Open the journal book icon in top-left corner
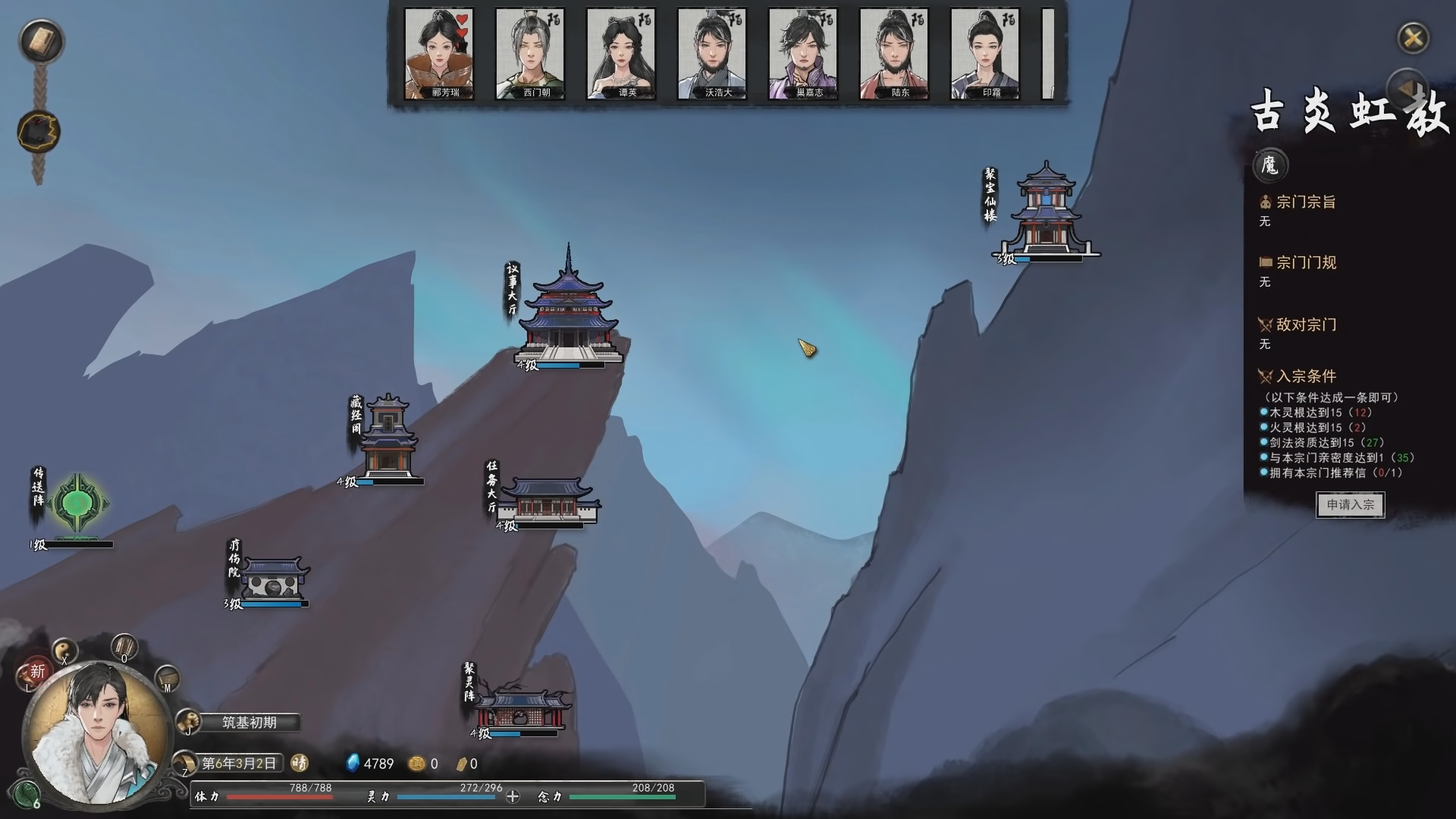 coord(42,42)
